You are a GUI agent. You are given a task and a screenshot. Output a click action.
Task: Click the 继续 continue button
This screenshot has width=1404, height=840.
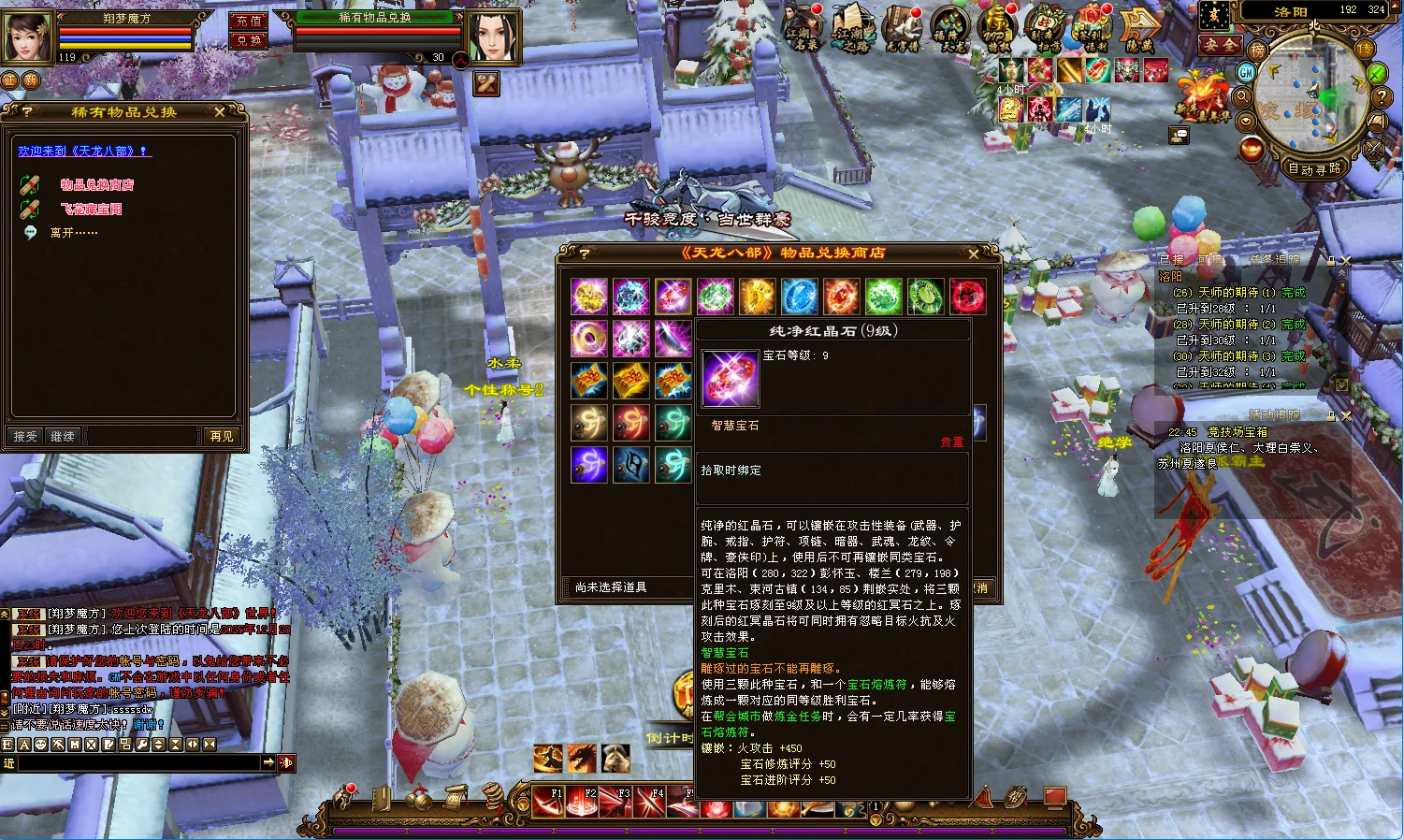(63, 436)
